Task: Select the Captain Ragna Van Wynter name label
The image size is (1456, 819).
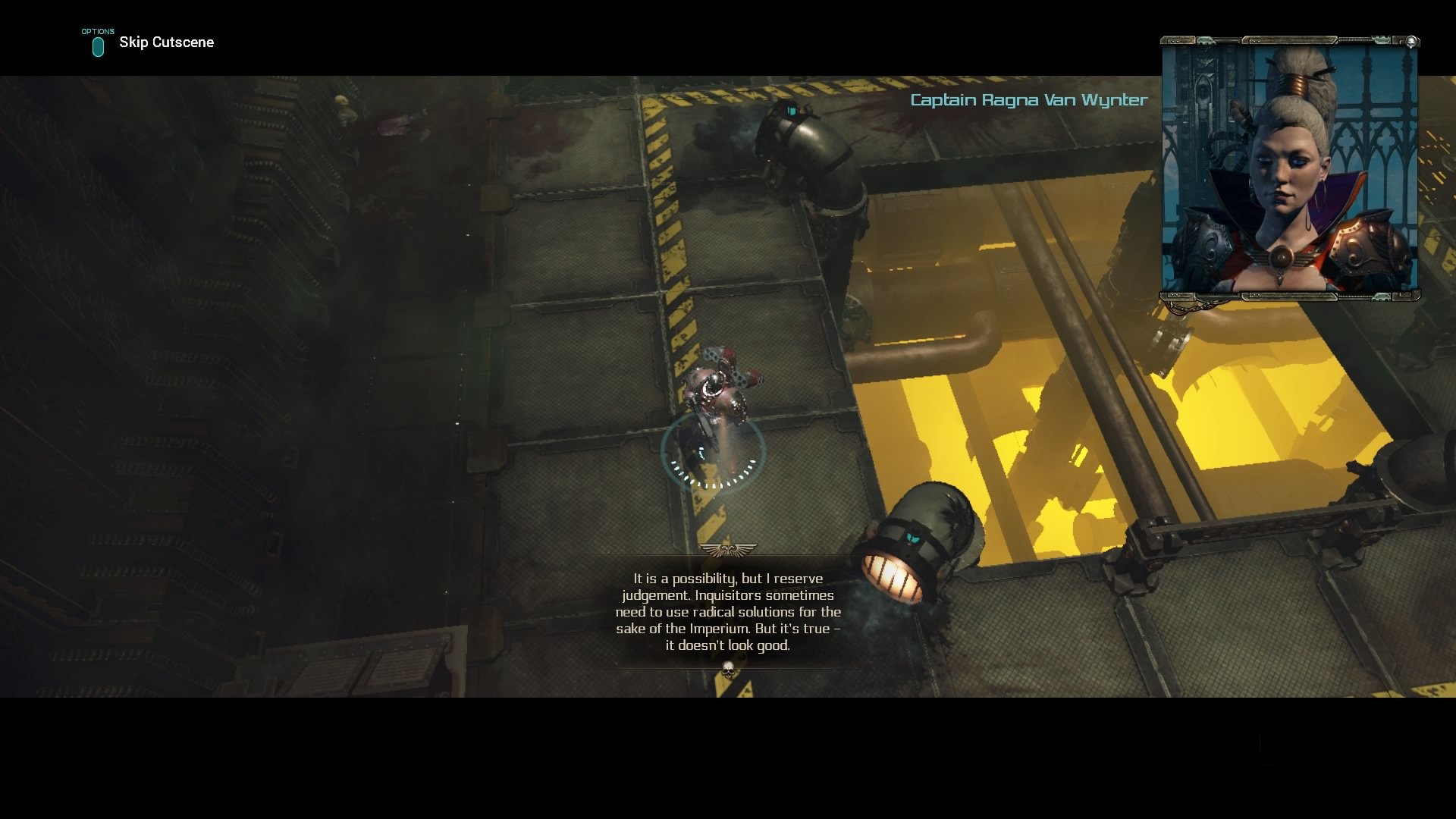Action: click(x=1028, y=99)
